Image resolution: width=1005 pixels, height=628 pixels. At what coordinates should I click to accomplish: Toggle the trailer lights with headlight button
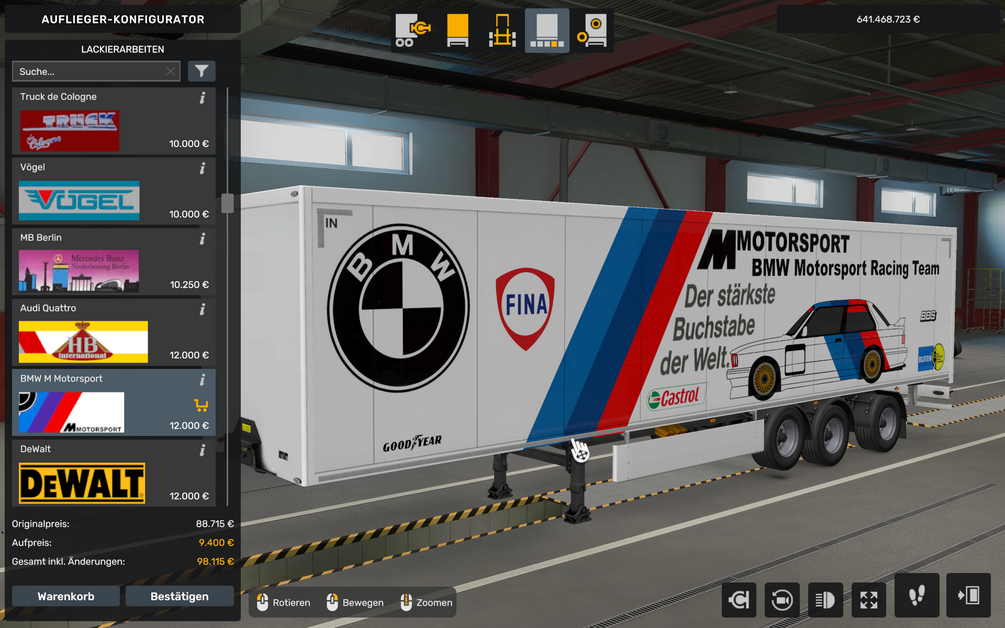[x=825, y=599]
